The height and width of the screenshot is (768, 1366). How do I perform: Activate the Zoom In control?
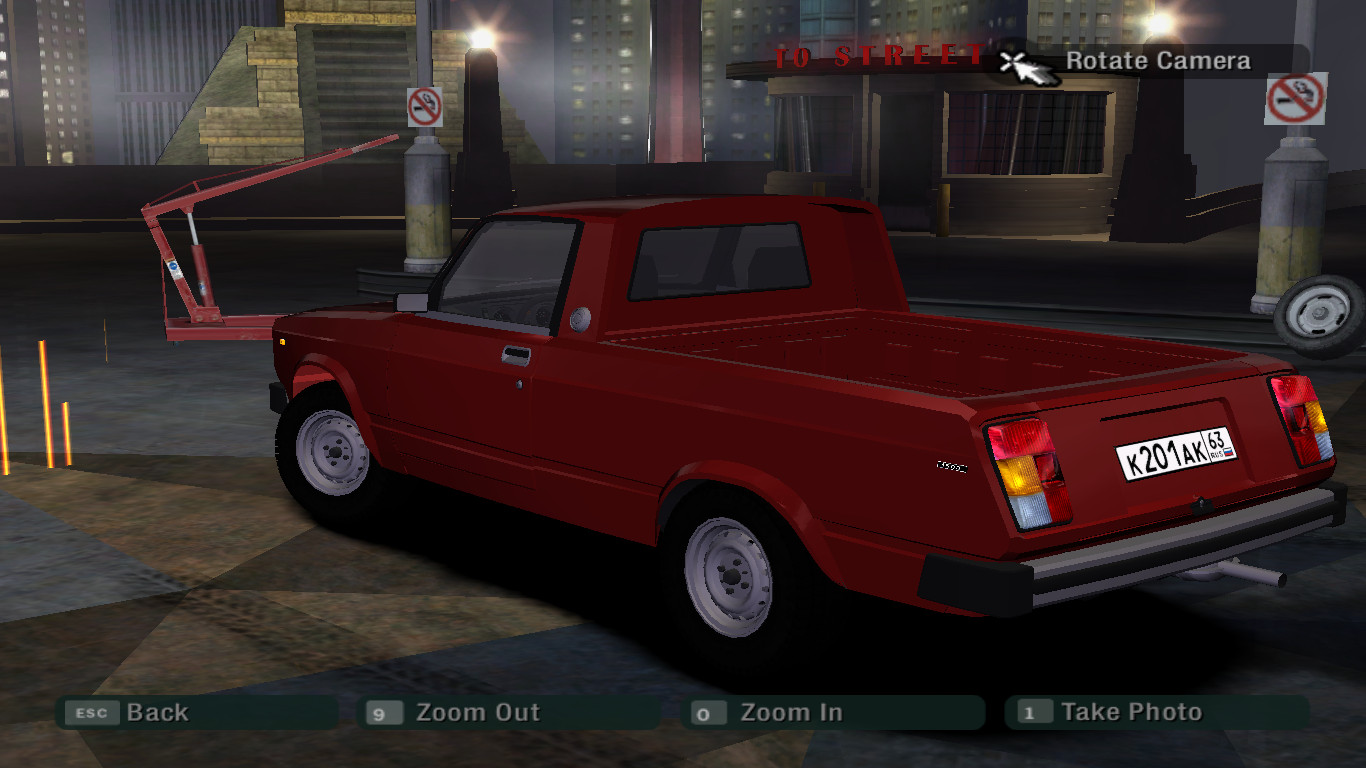click(790, 713)
